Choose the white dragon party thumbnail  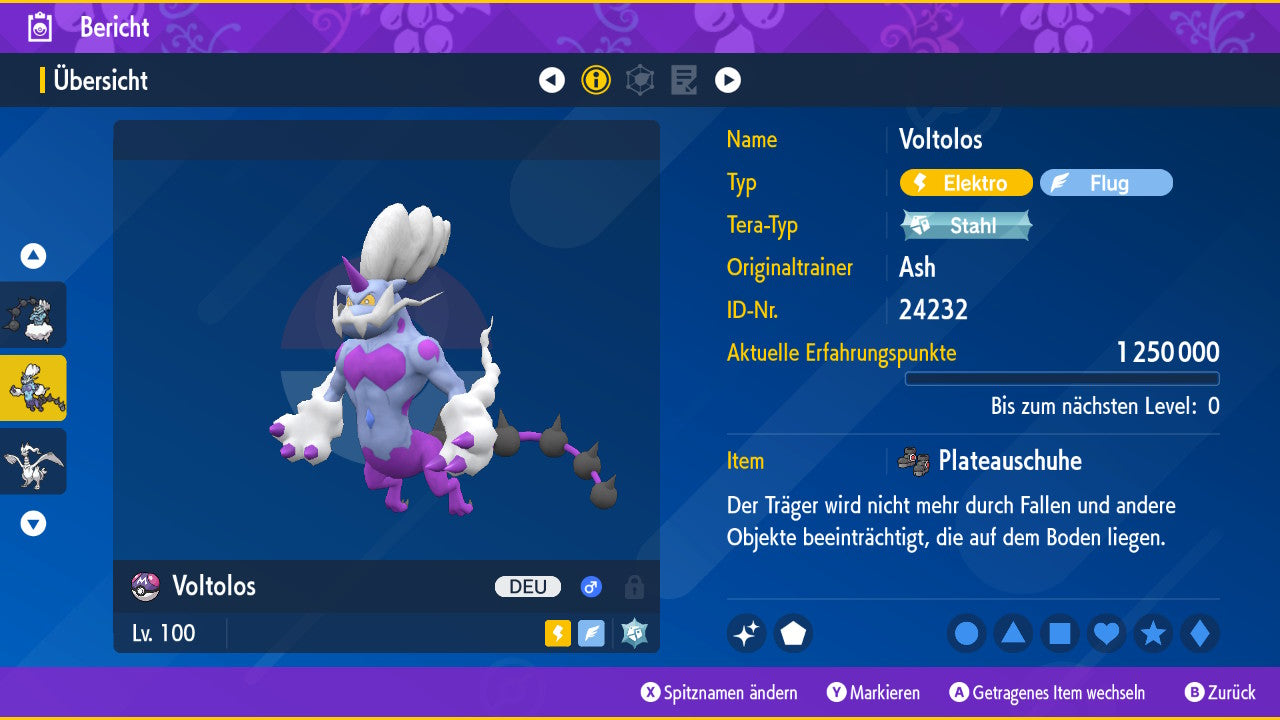[33, 461]
